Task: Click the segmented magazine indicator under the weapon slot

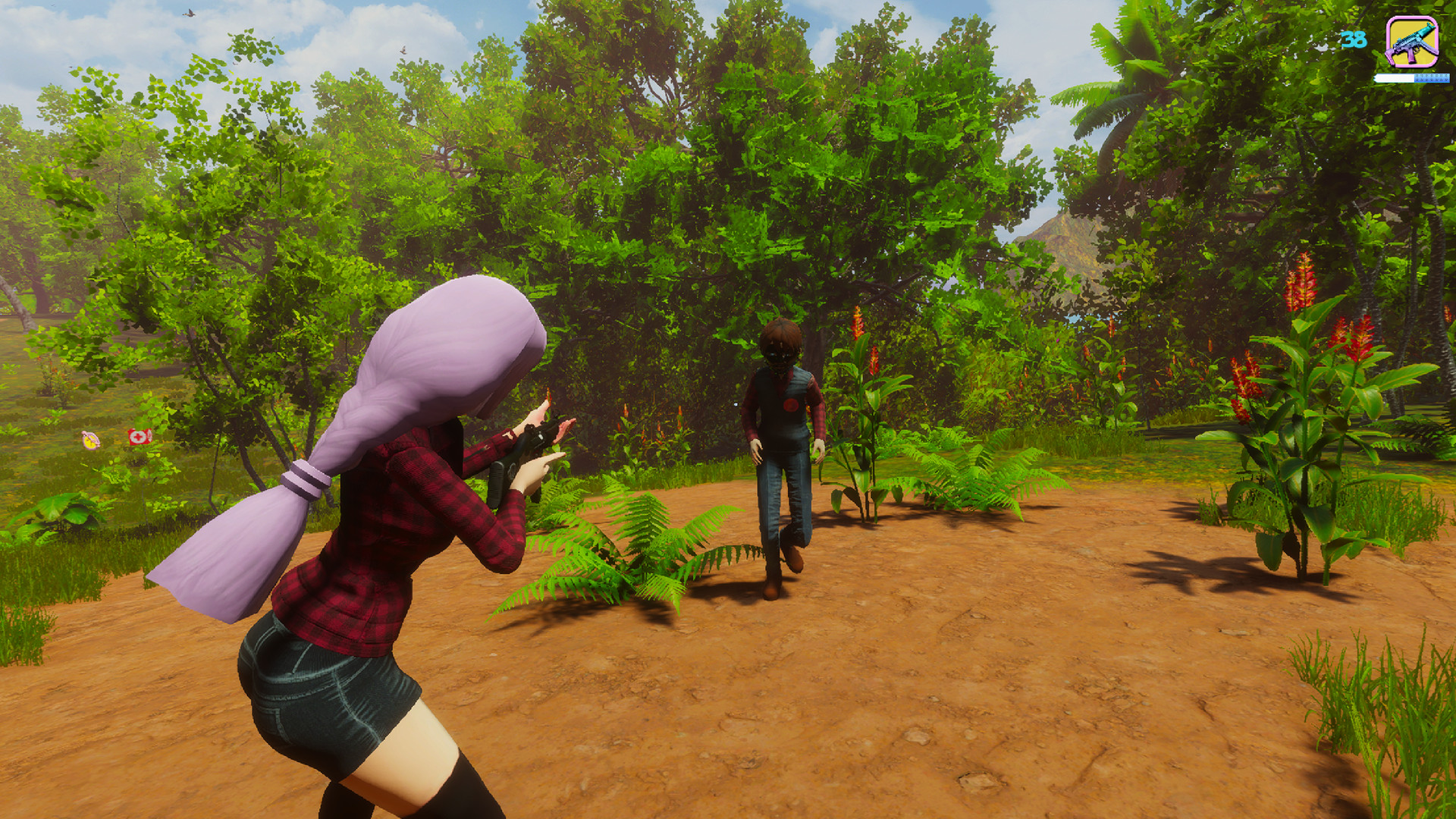Action: [x=1432, y=78]
